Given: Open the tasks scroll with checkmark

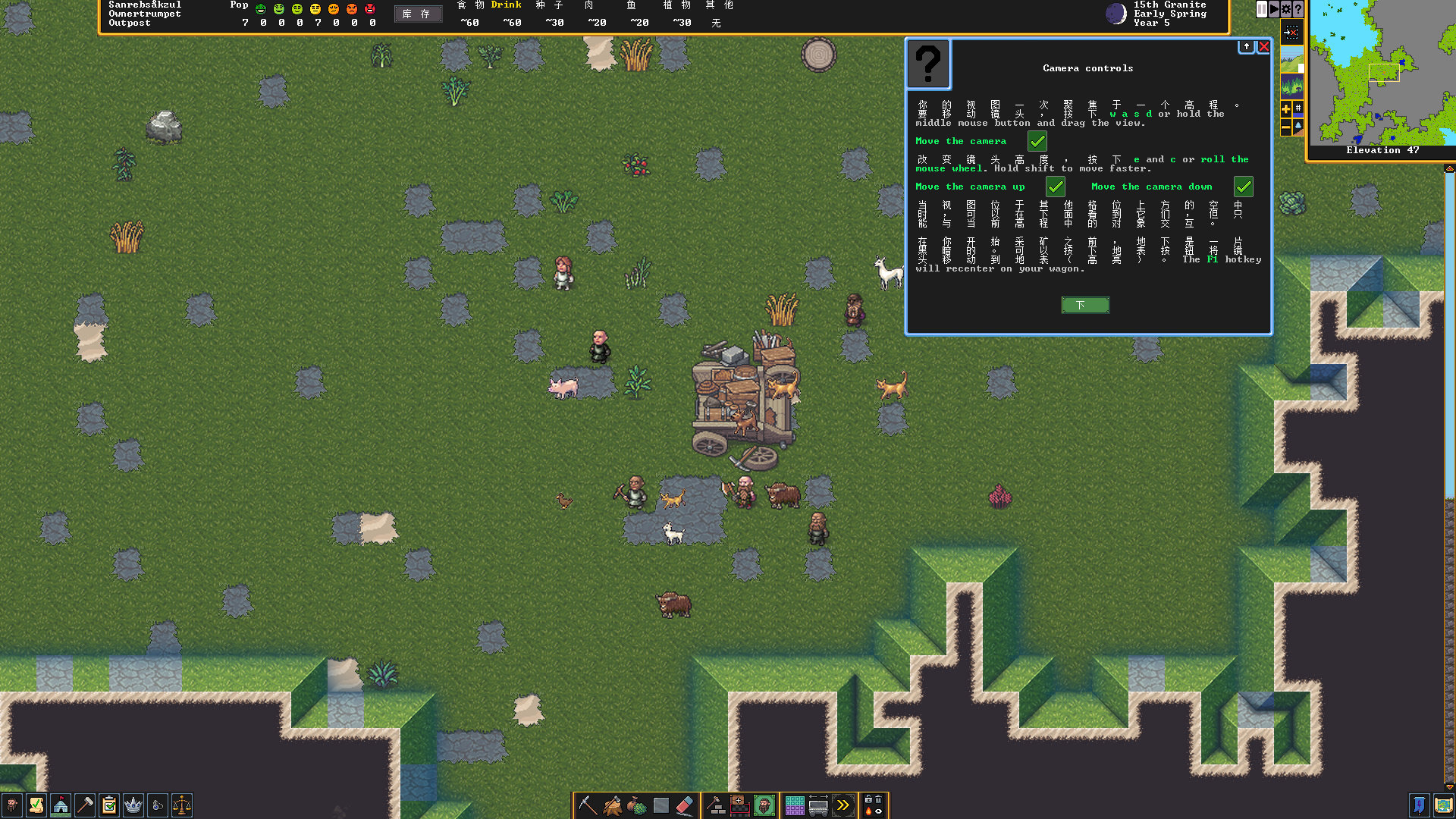Looking at the screenshot, I should (x=36, y=805).
